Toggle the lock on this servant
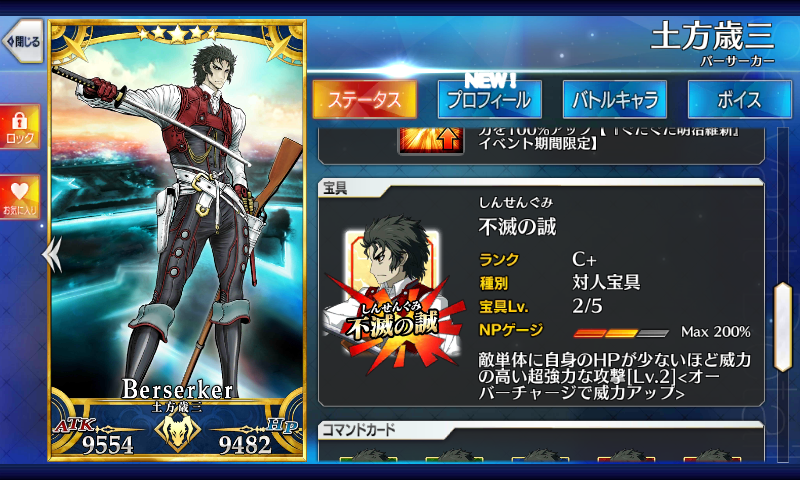 coord(19,126)
